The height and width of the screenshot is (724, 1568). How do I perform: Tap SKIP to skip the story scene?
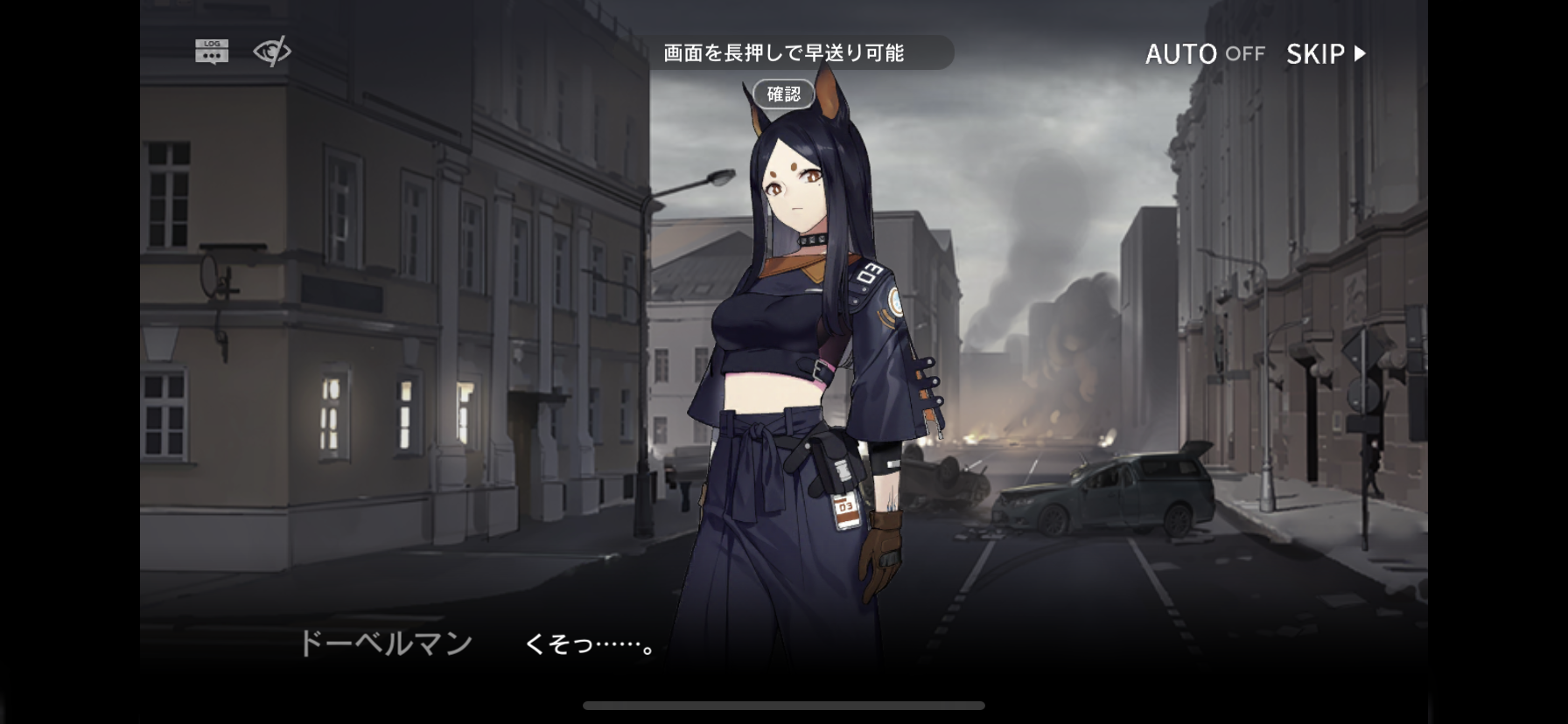click(x=1317, y=54)
